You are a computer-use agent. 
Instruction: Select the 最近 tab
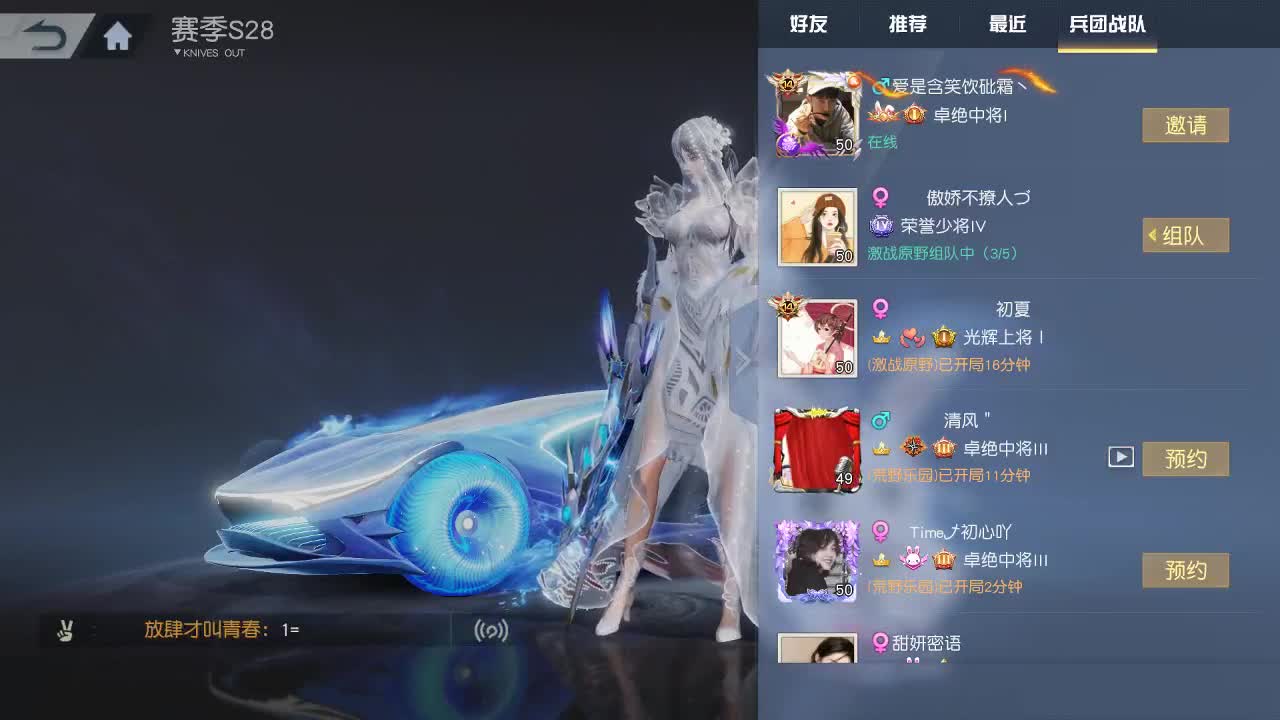(1006, 25)
